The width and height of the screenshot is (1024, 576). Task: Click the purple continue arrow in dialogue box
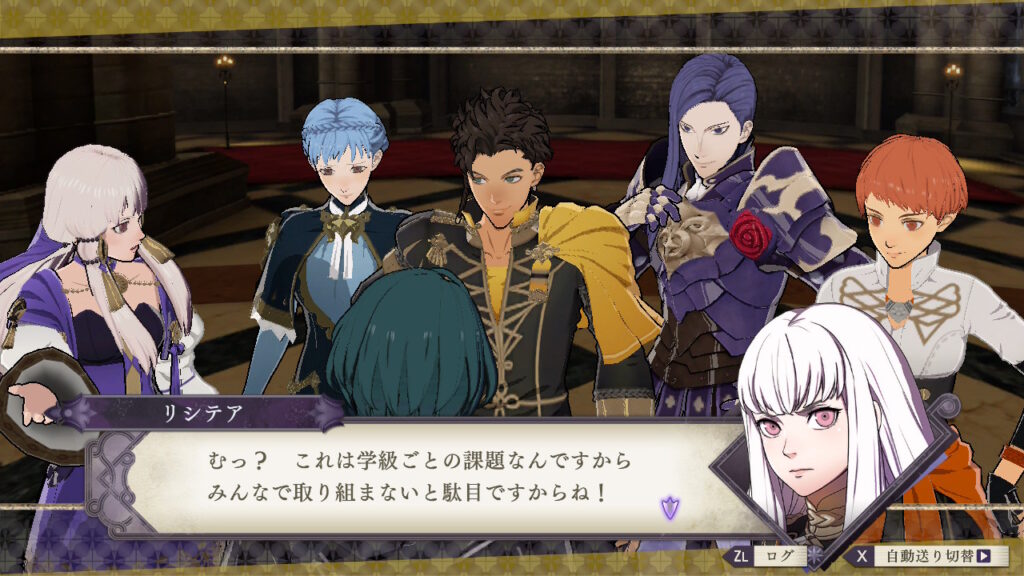(x=669, y=508)
